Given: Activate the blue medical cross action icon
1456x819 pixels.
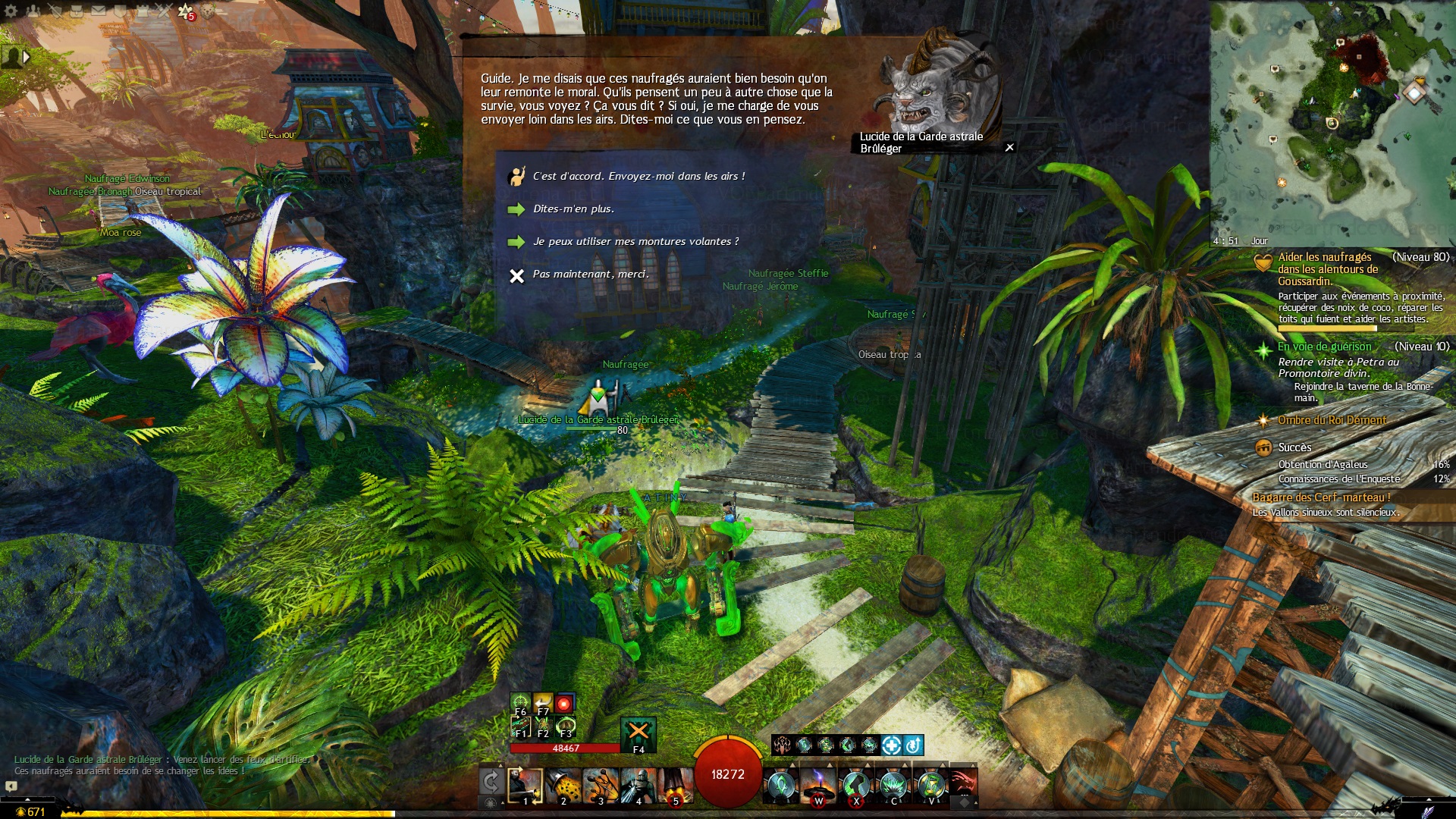Looking at the screenshot, I should (892, 745).
